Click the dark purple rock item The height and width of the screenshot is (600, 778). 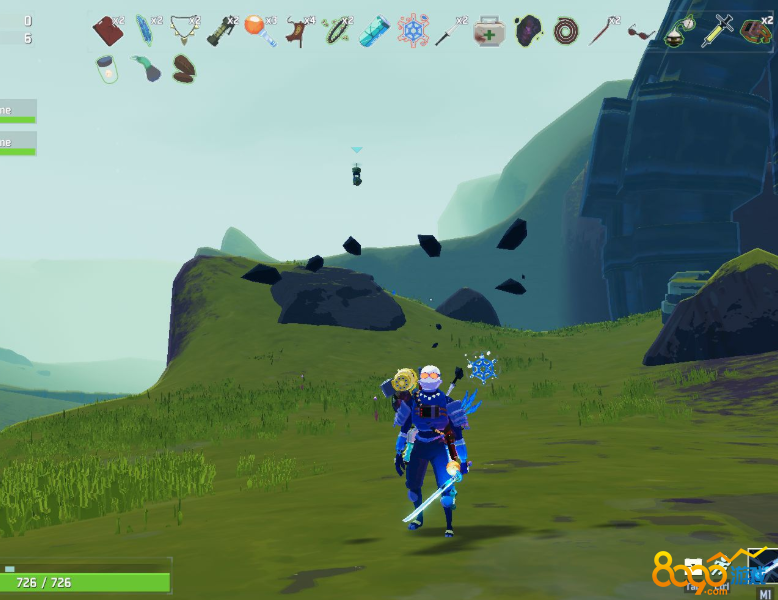tap(528, 31)
